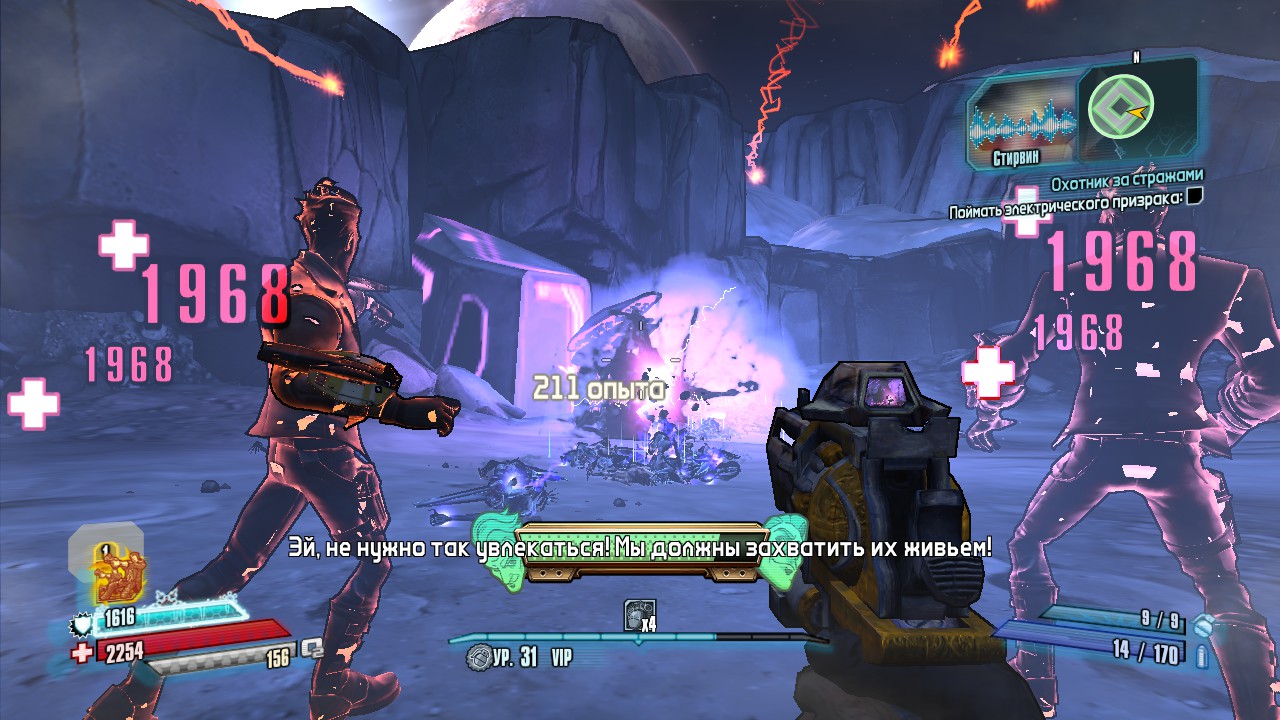The width and height of the screenshot is (1280, 720).
Task: Open the minimap with the green waypoint marker
Action: [1135, 106]
